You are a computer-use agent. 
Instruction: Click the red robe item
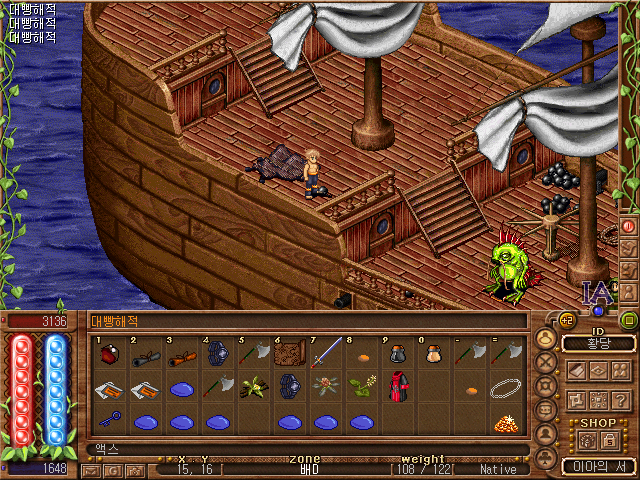point(398,388)
